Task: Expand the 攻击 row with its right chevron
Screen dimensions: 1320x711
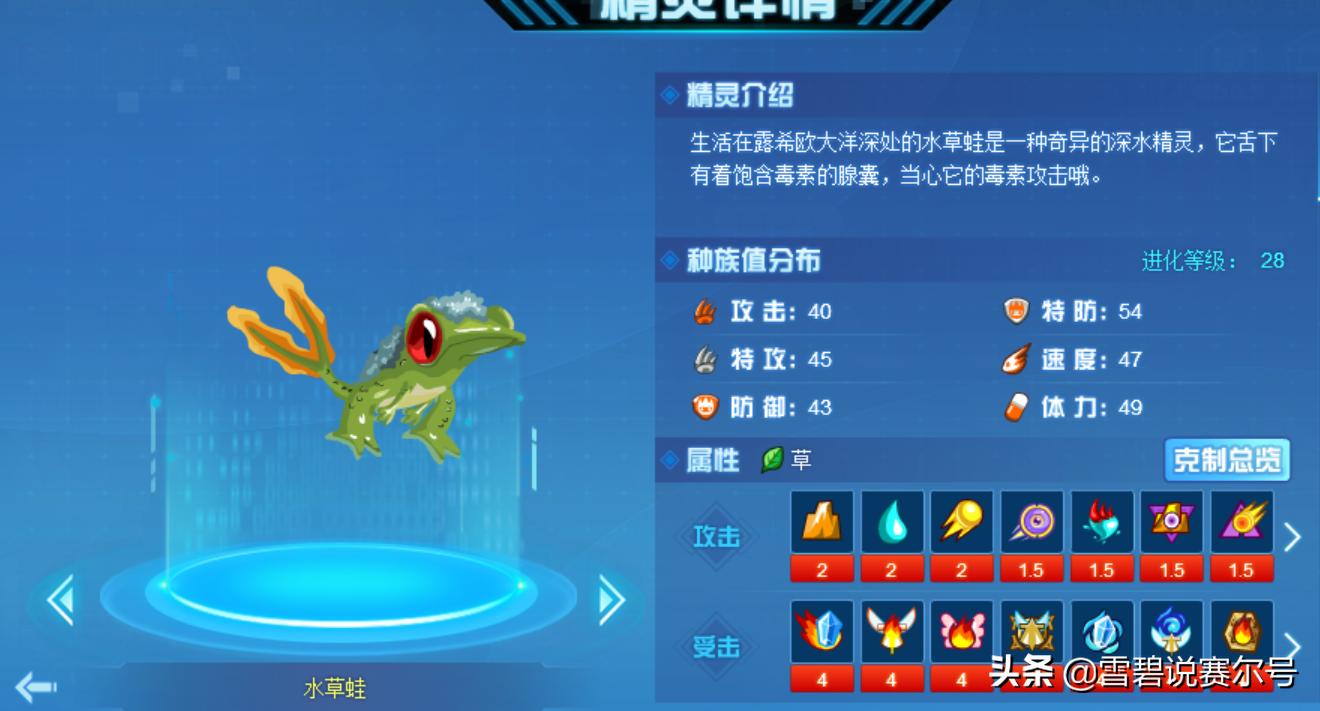Action: [x=1292, y=537]
